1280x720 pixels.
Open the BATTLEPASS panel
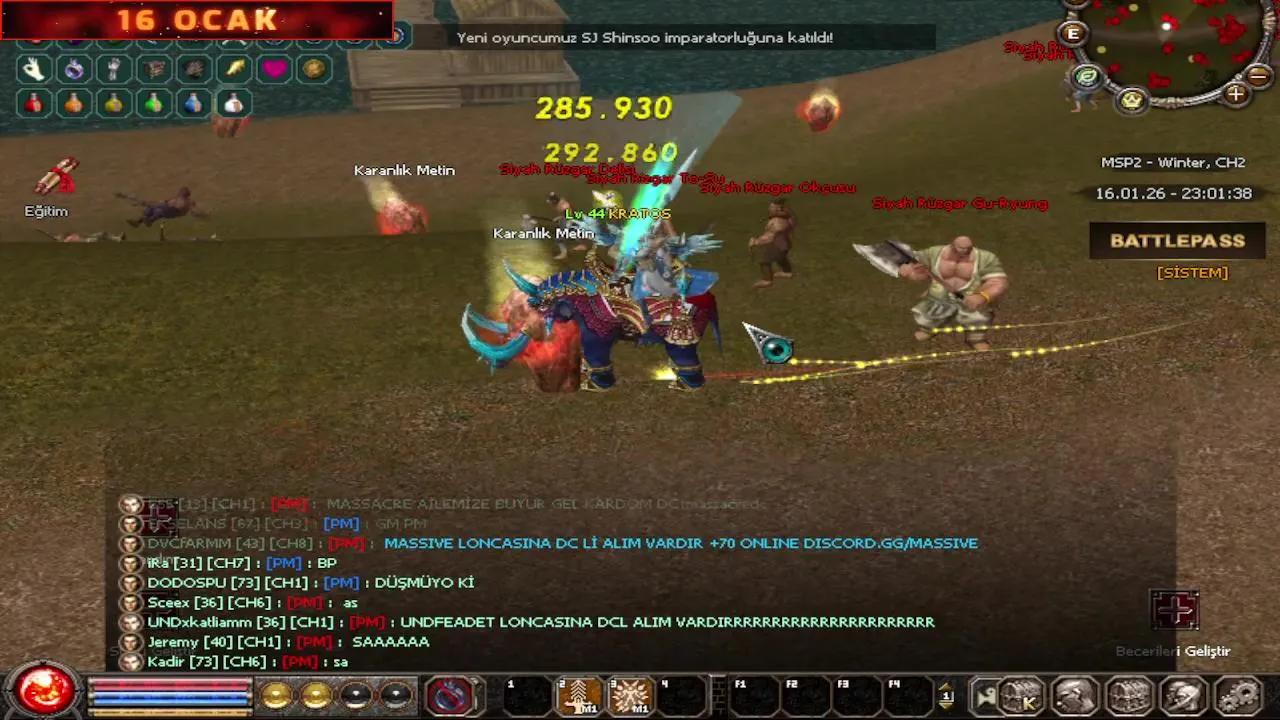1175,240
